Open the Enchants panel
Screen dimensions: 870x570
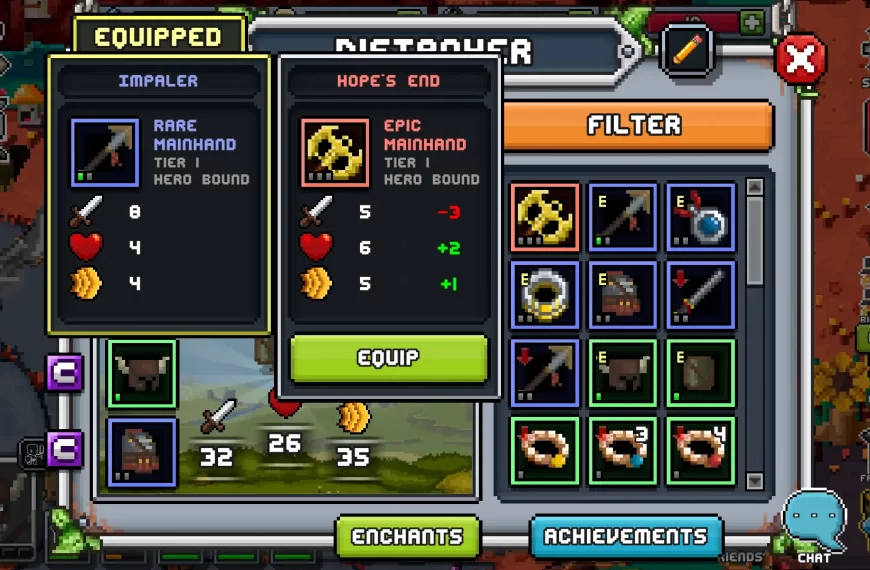tap(407, 537)
